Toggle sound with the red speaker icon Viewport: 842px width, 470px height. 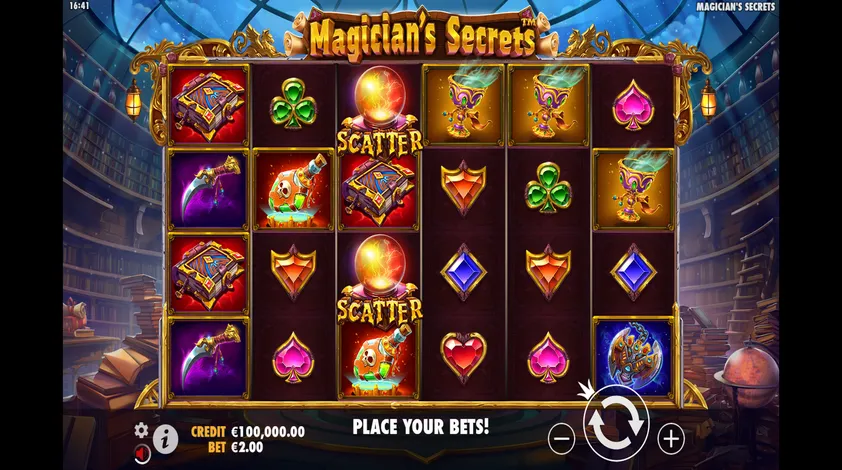pos(141,452)
